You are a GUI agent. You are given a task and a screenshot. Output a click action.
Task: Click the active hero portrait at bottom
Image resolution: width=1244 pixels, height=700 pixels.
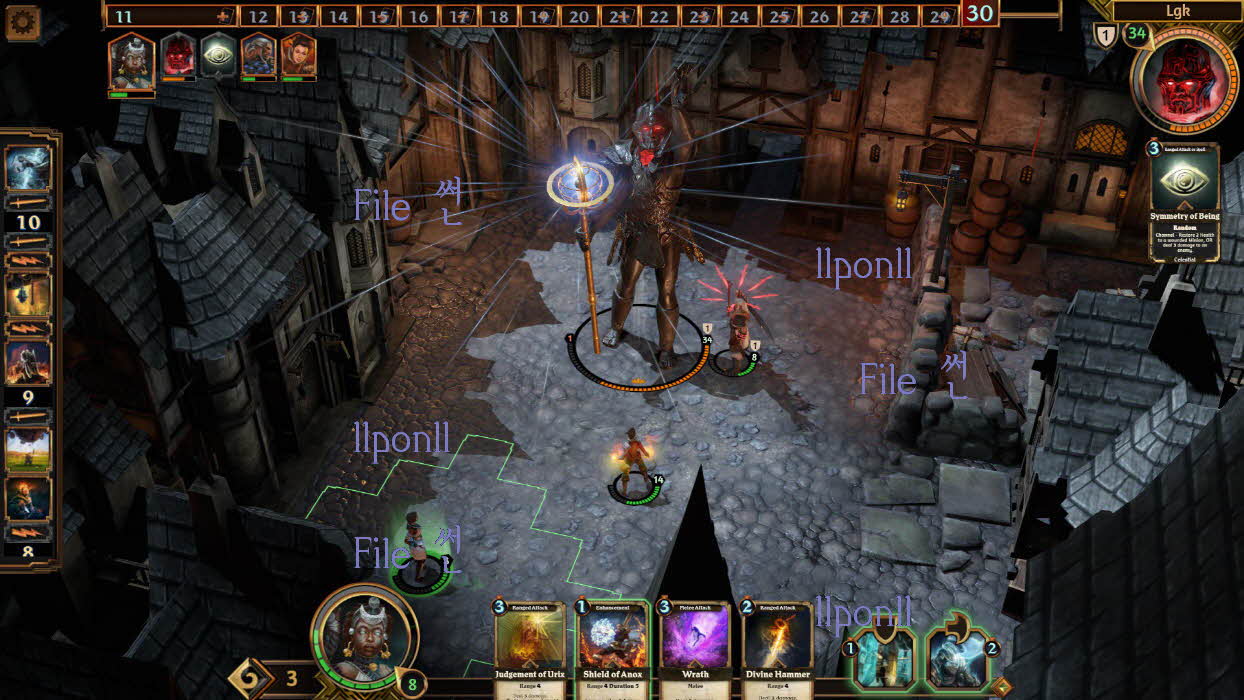(364, 637)
